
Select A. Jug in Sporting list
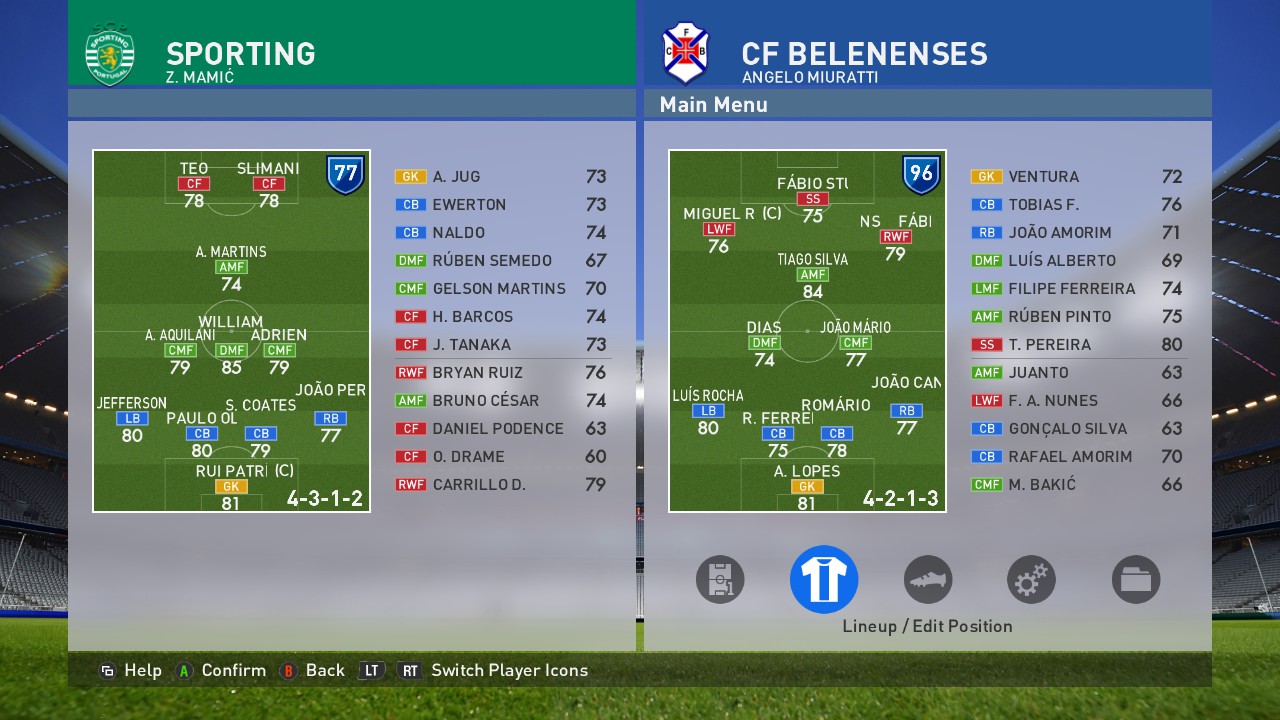point(500,177)
